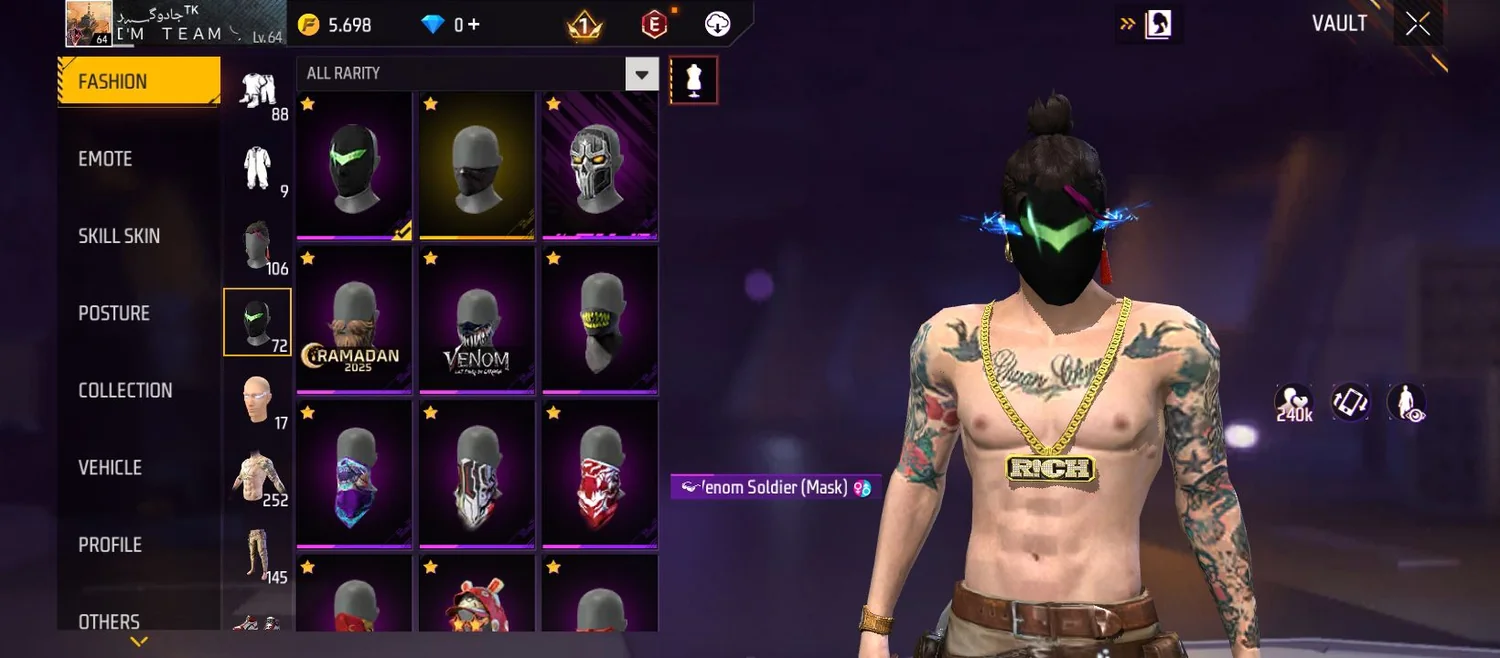Select the Posture tab

click(114, 313)
